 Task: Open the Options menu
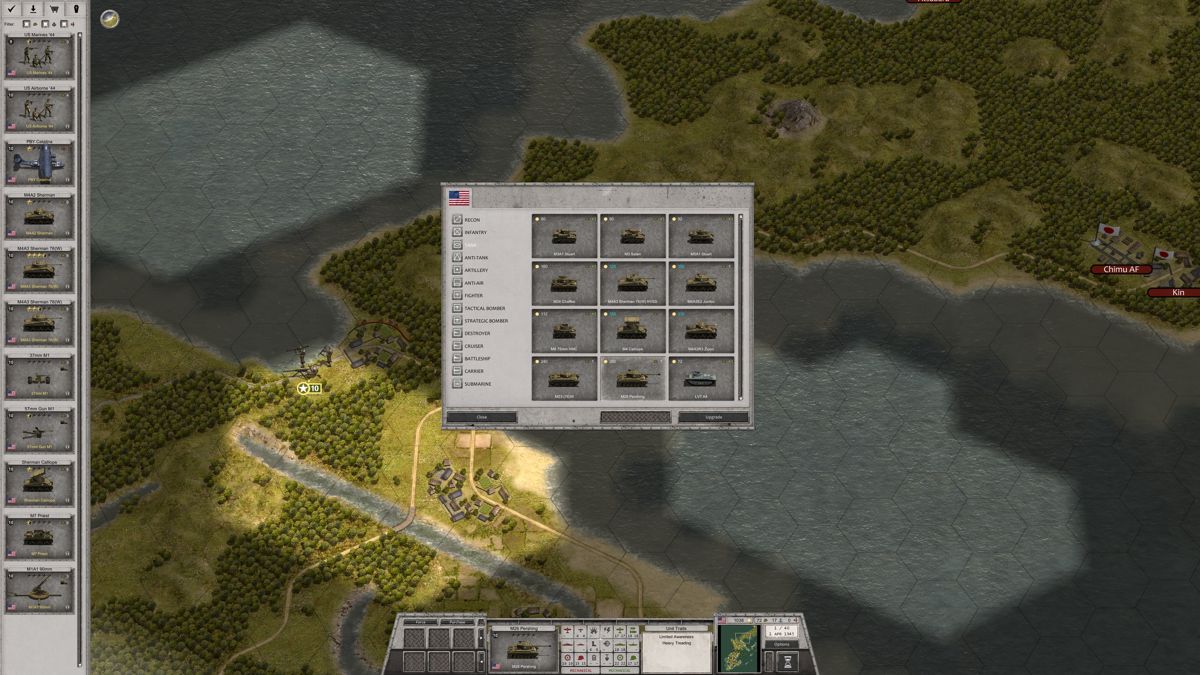click(x=781, y=644)
